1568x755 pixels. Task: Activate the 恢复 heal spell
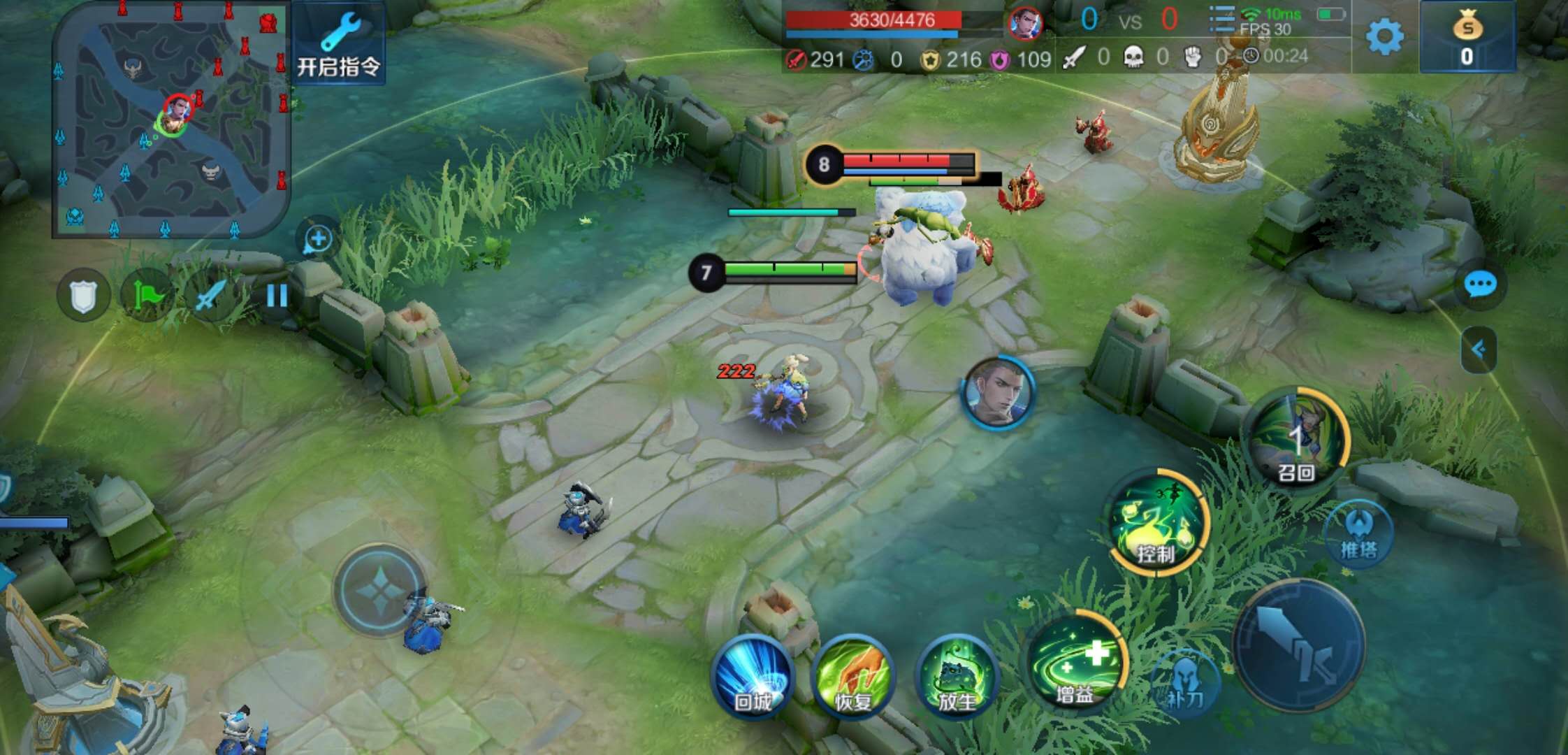pos(852,675)
